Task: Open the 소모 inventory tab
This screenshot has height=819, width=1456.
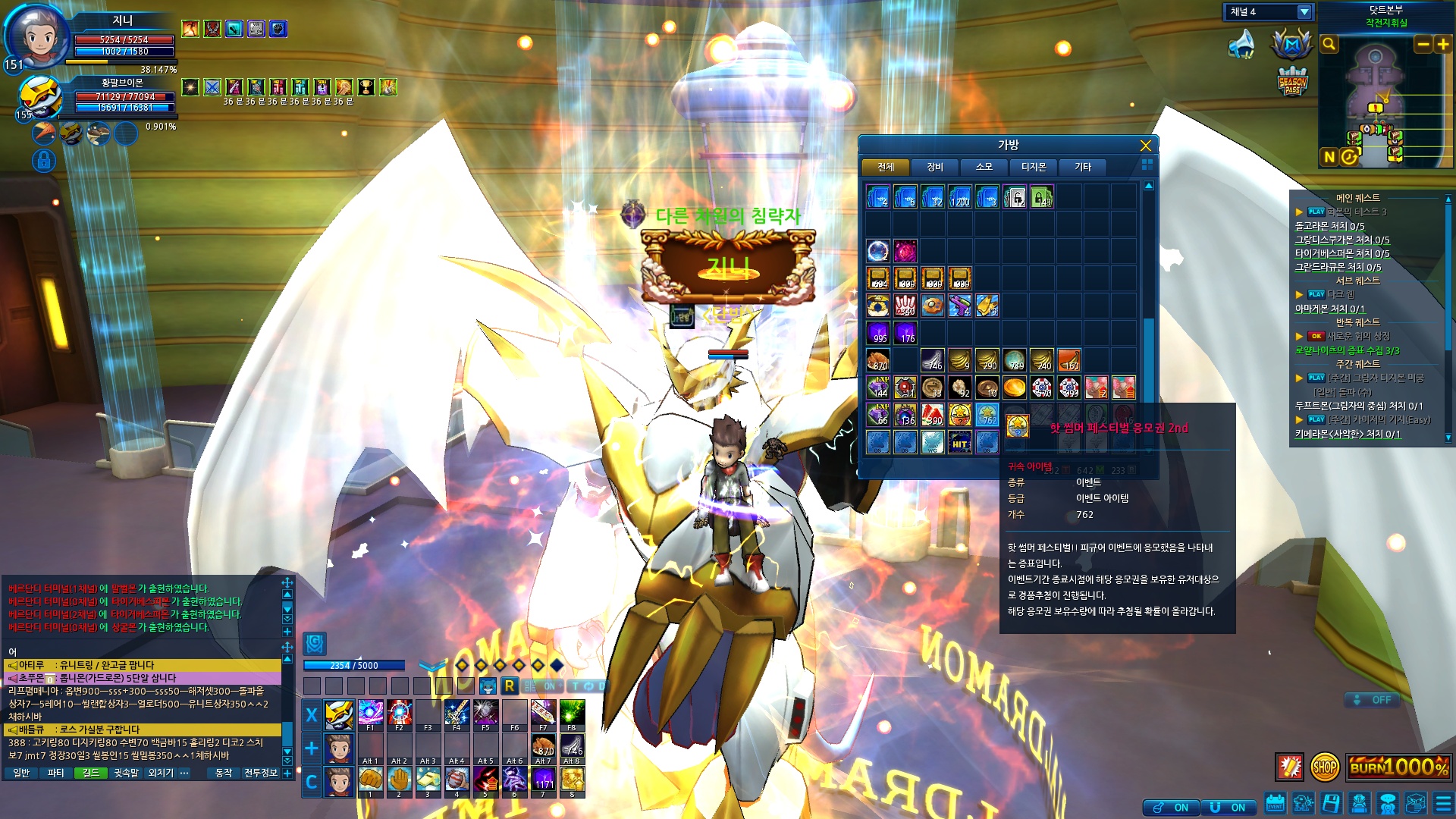Action: pos(984,167)
